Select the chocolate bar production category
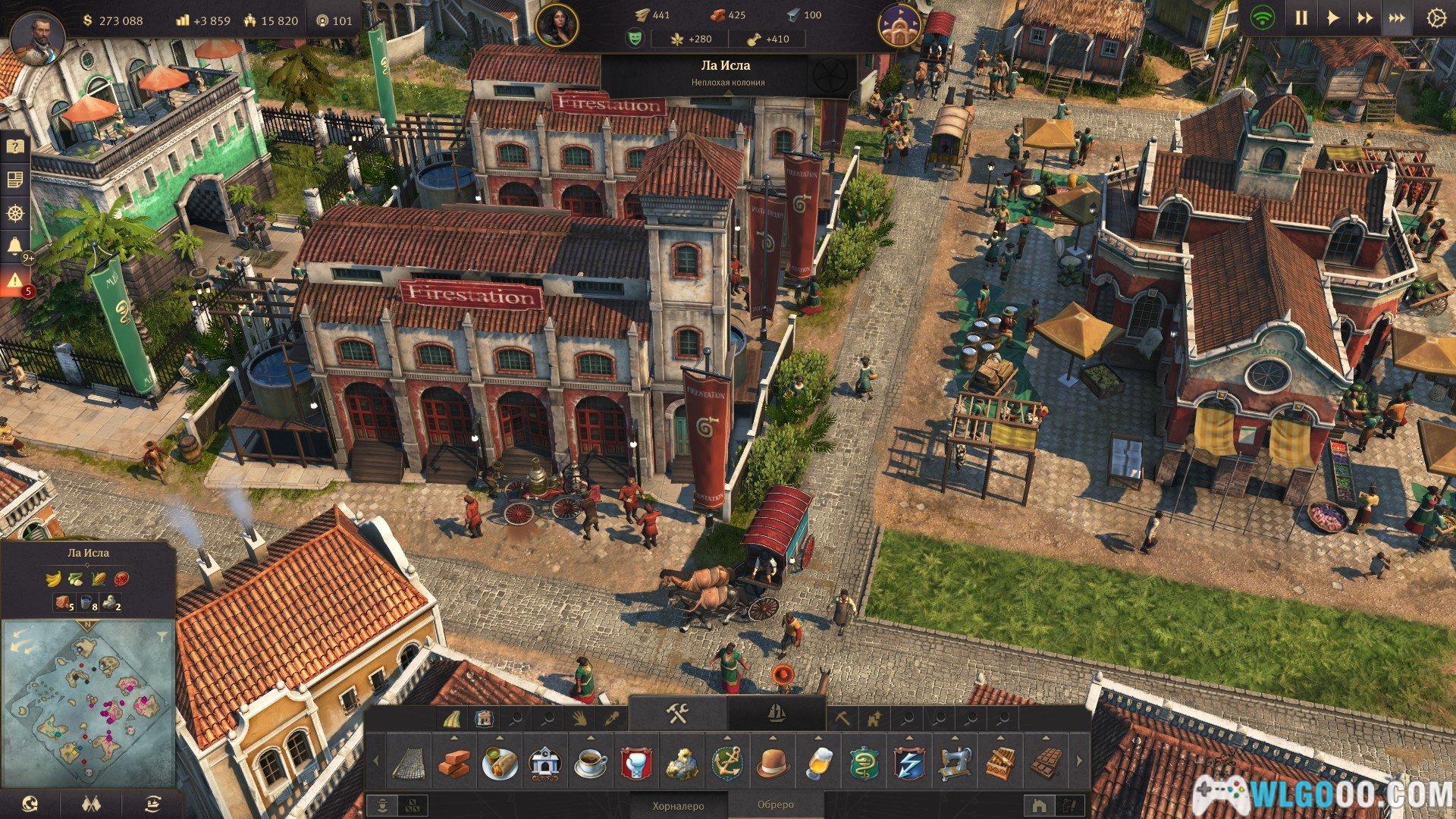 (x=1047, y=763)
